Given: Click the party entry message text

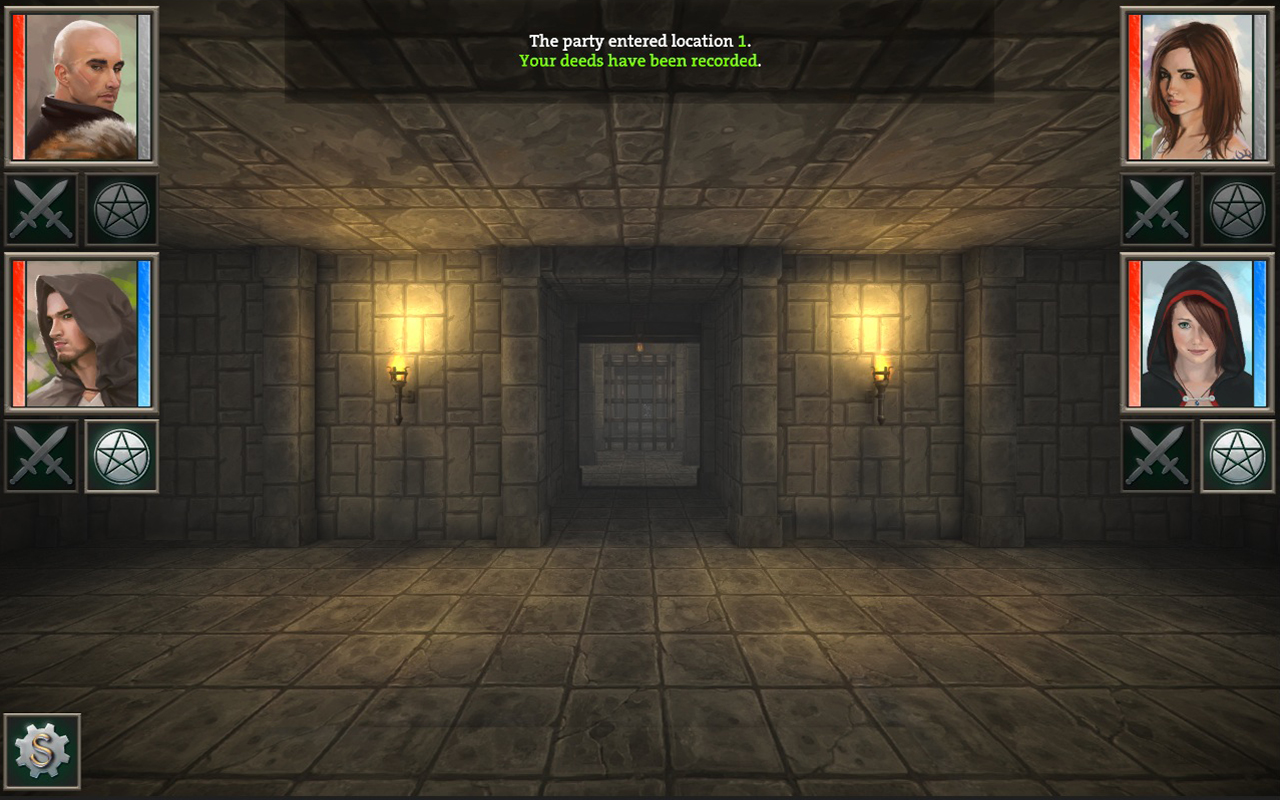Looking at the screenshot, I should point(640,41).
